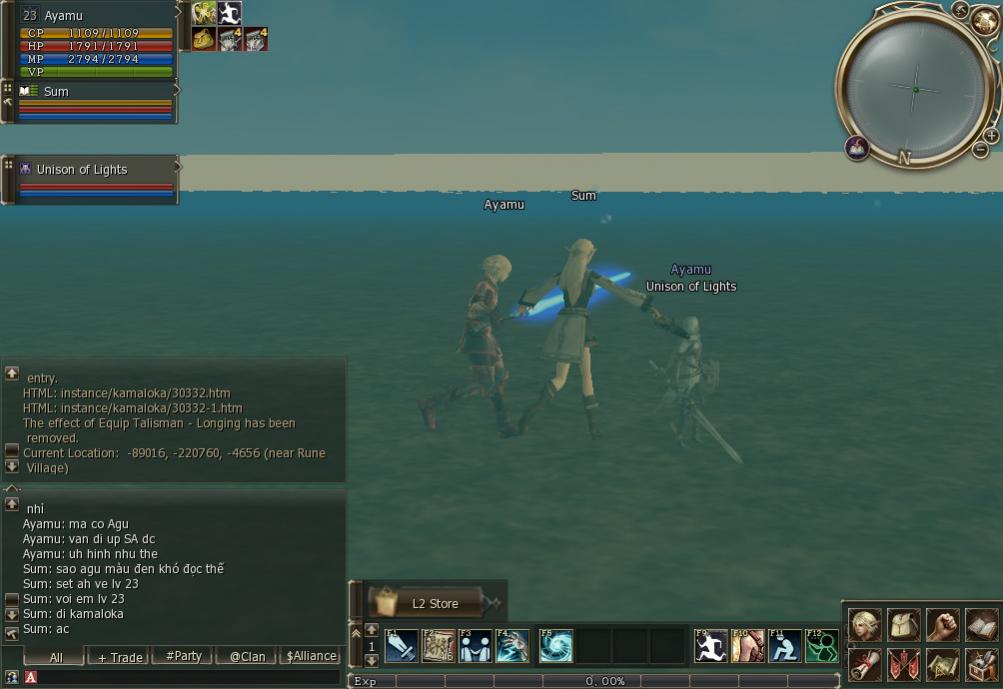Use the F1 sword attack skill
Image resolution: width=1003 pixels, height=689 pixels.
[401, 646]
